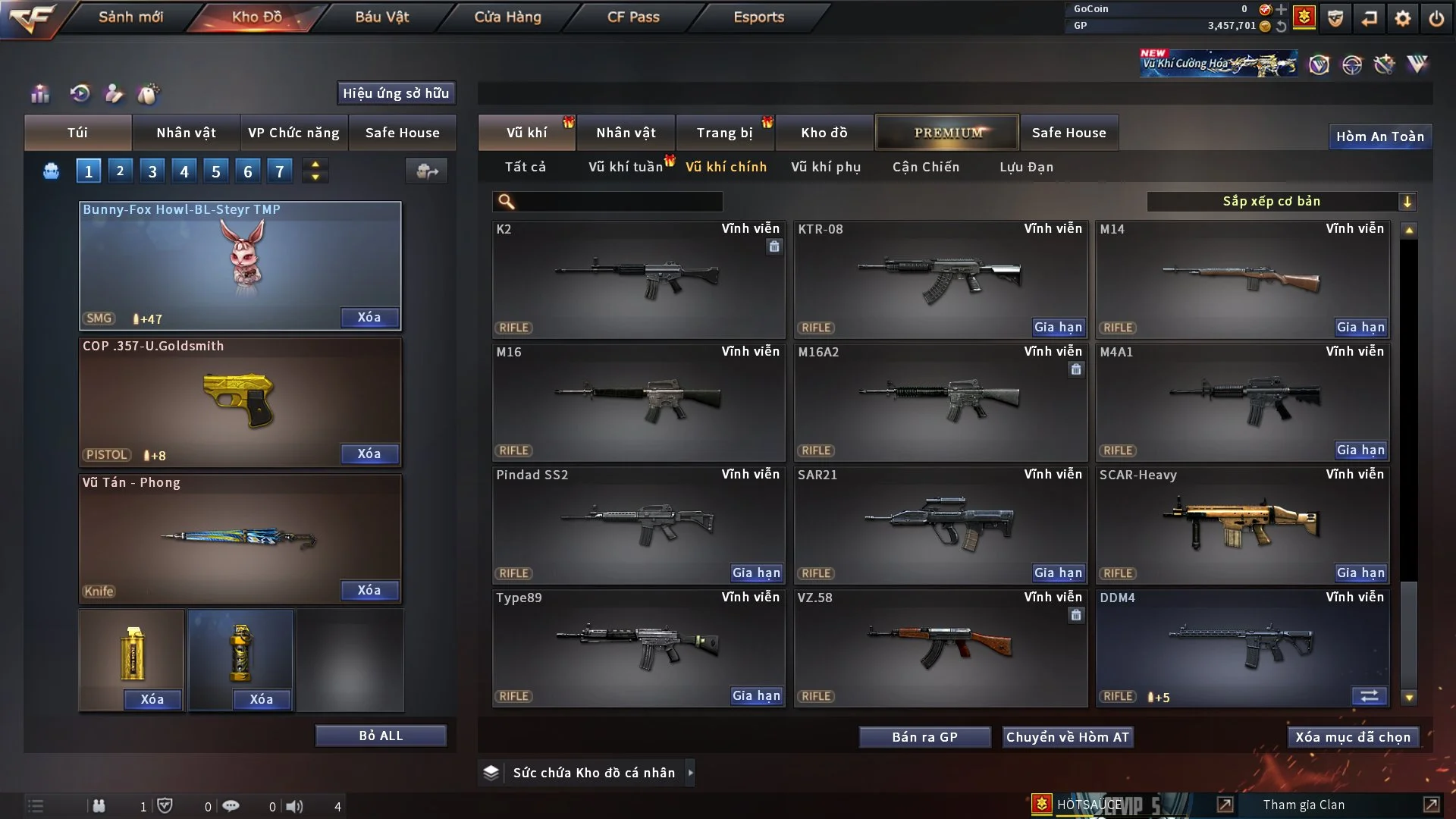Switch to the Báu Vật tab
Image resolution: width=1456 pixels, height=819 pixels.
pos(381,17)
